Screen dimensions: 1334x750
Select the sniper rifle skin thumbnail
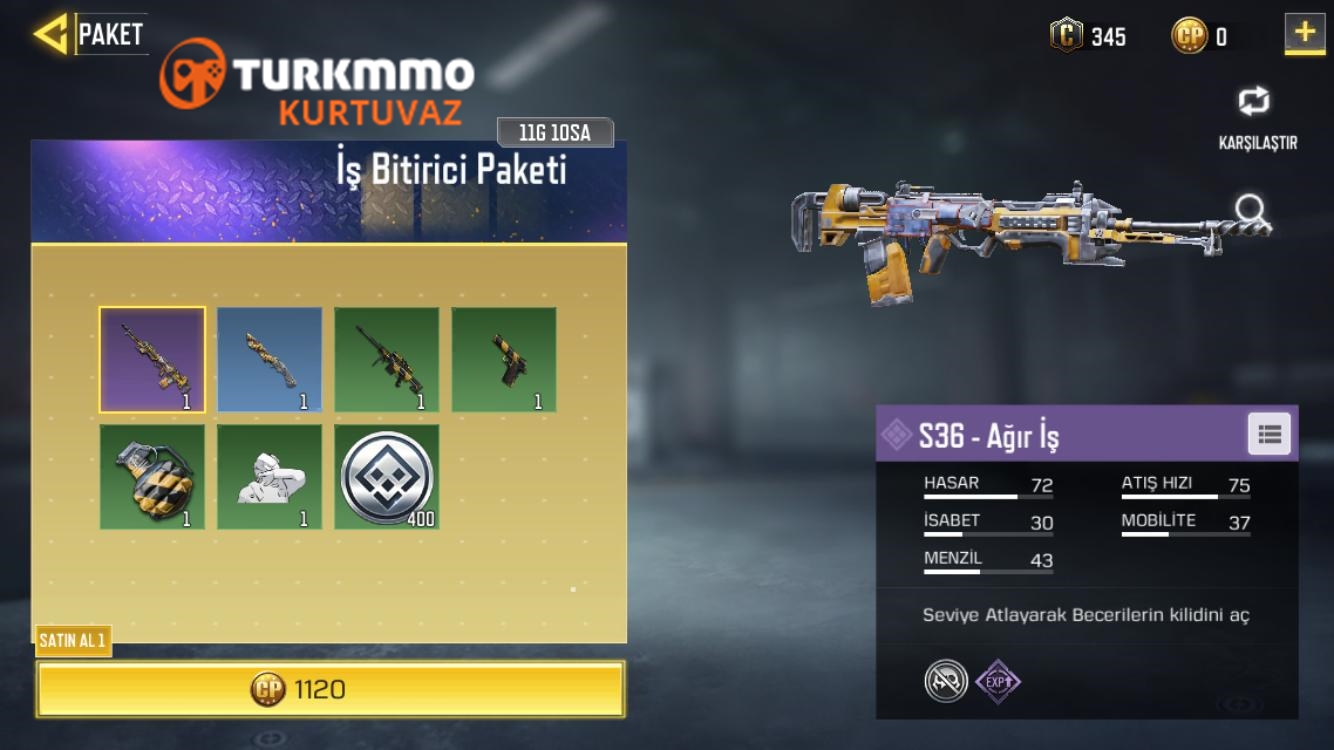point(386,358)
